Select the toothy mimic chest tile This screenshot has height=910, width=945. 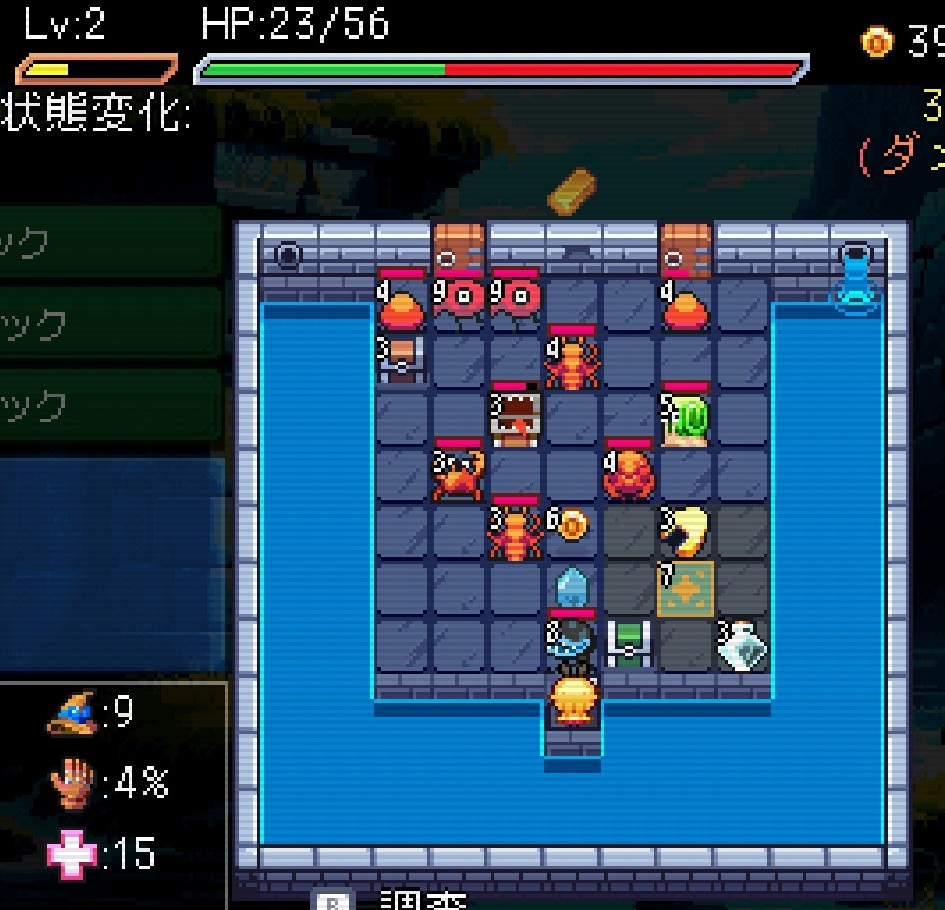[516, 417]
